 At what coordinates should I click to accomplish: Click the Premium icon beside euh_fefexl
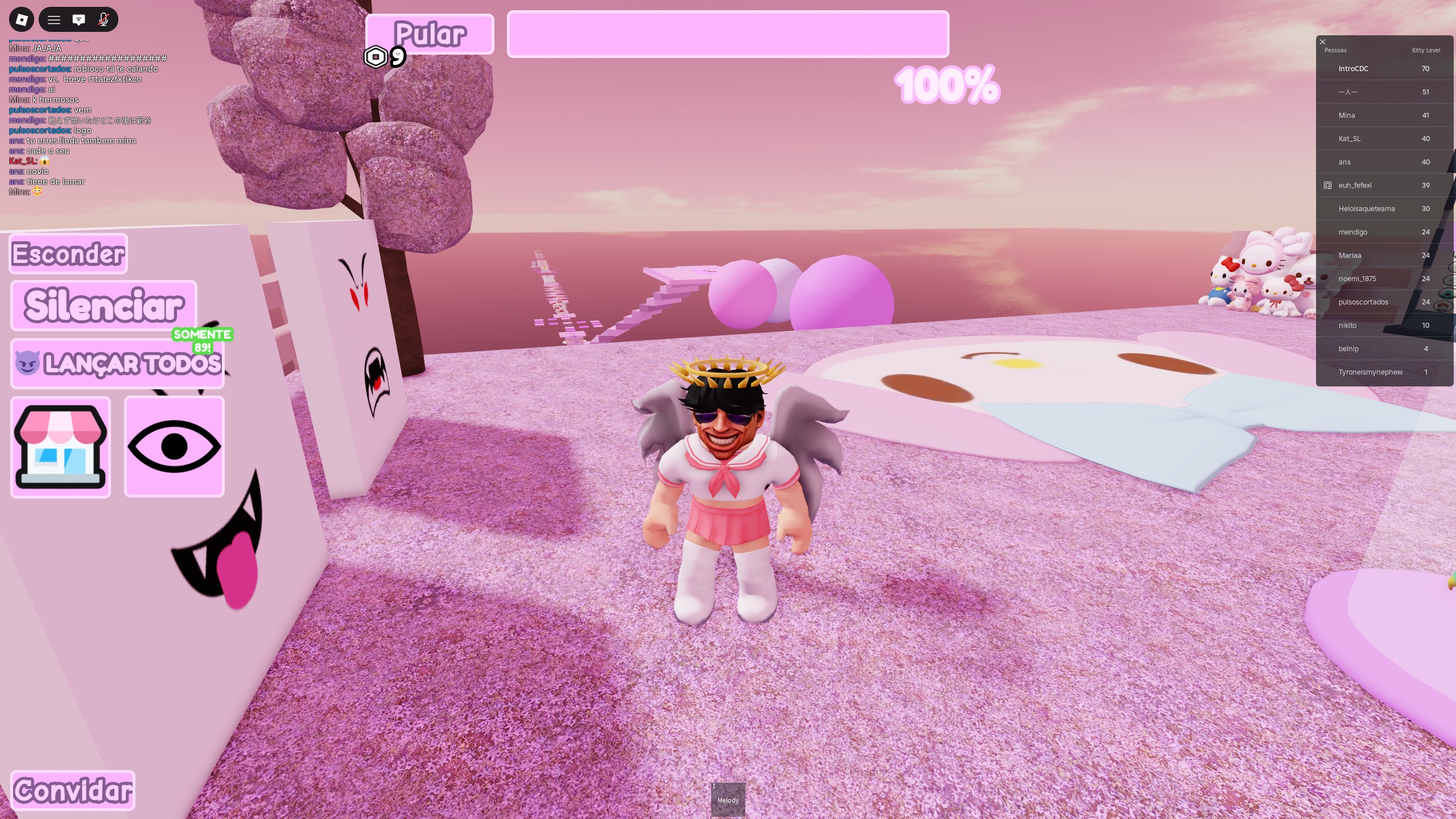point(1327,185)
